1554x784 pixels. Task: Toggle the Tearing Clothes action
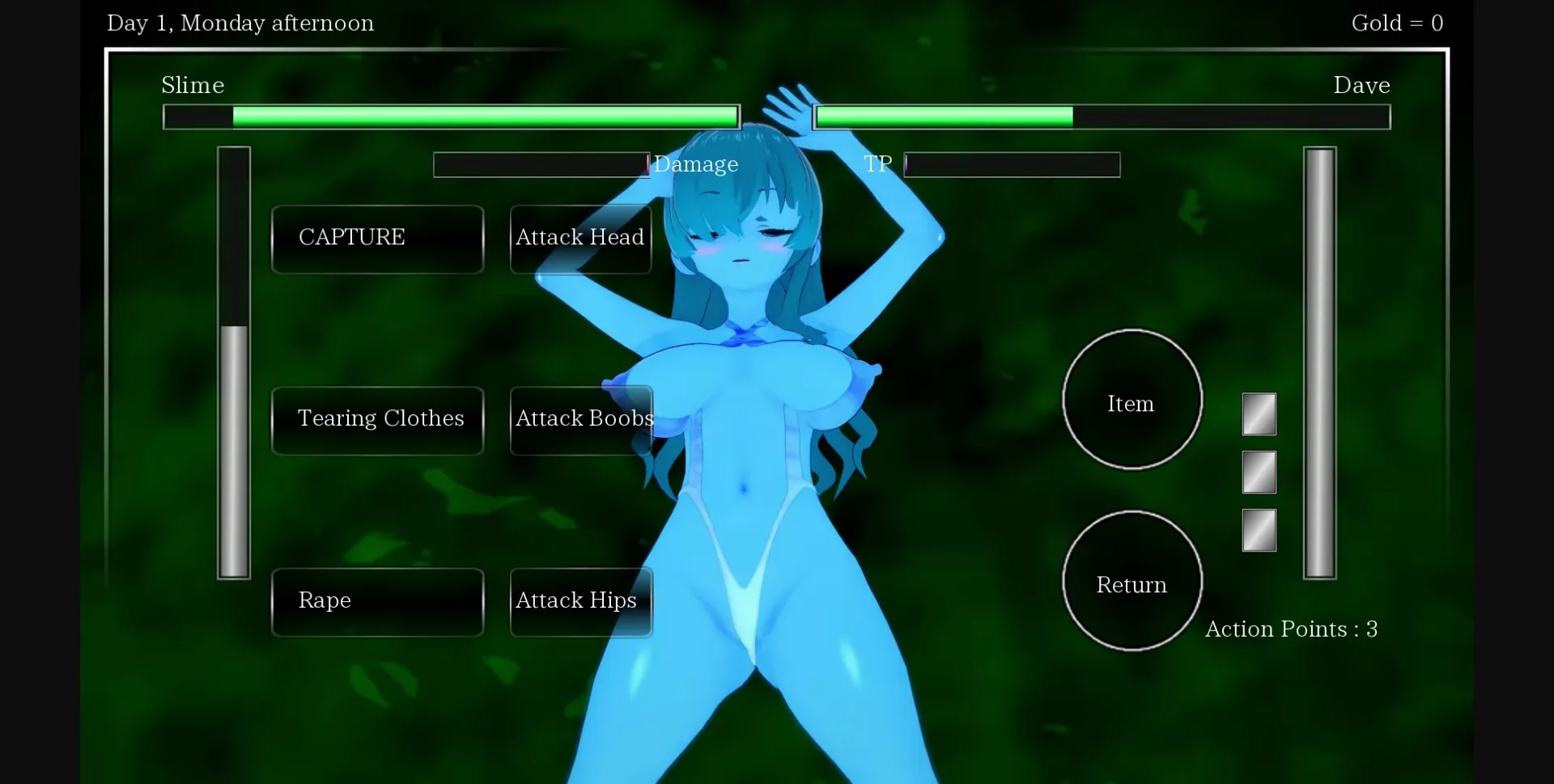click(377, 419)
